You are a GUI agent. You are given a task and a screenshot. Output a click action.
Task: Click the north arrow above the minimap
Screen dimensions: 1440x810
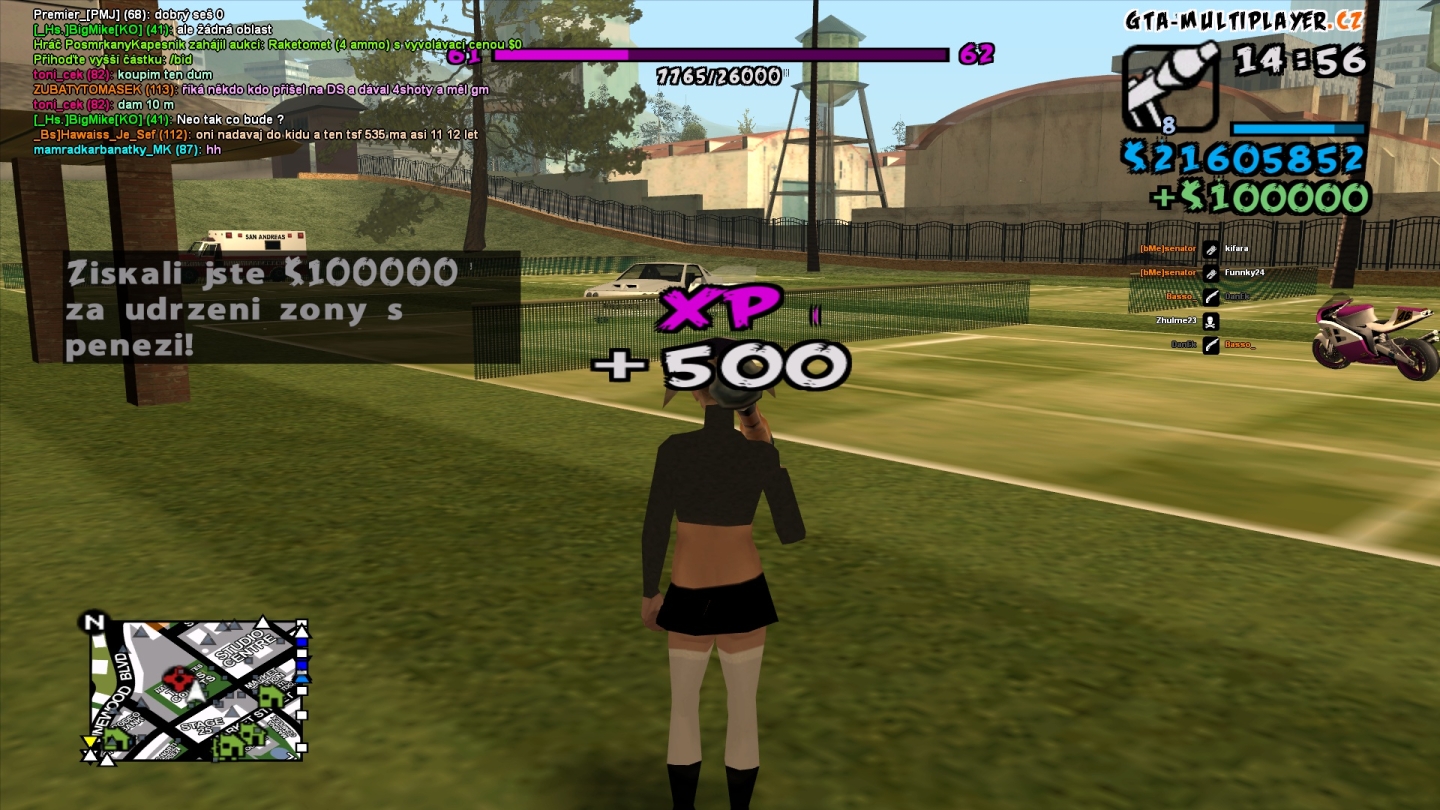tap(94, 622)
